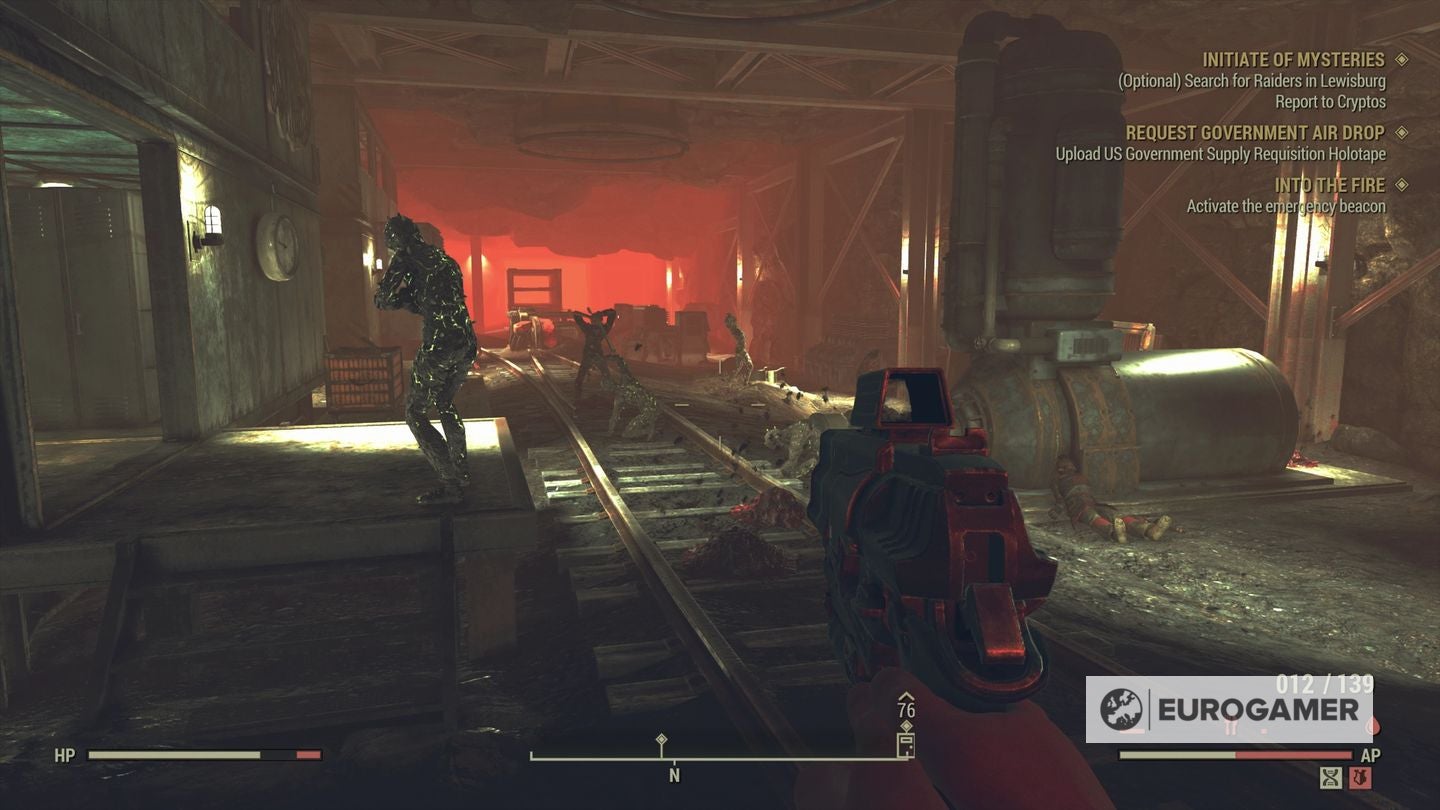The width and height of the screenshot is (1440, 810).
Task: Click the red disease status icon
Action: coord(1360,778)
